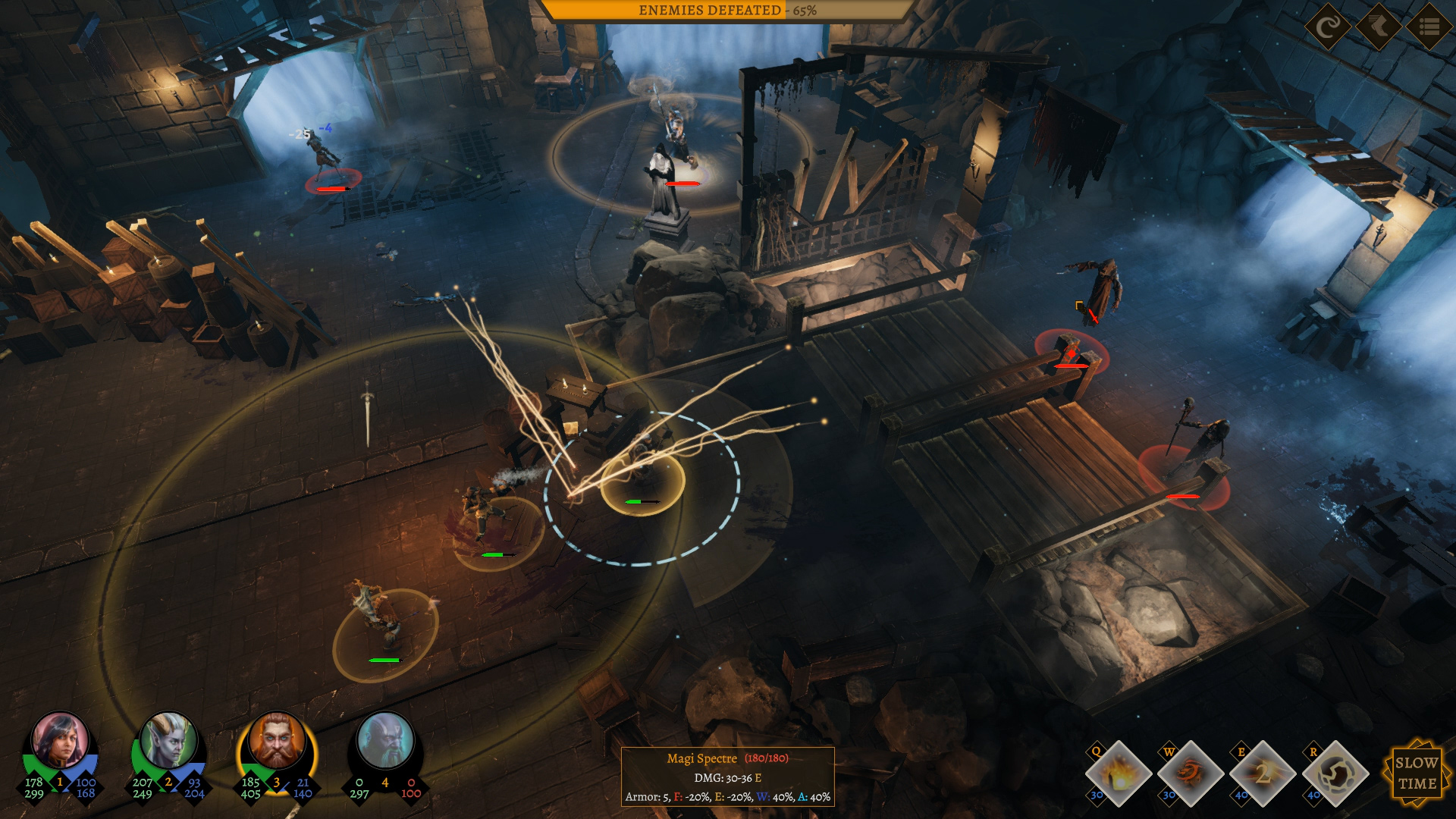Toggle the running boot speed button

(1378, 27)
